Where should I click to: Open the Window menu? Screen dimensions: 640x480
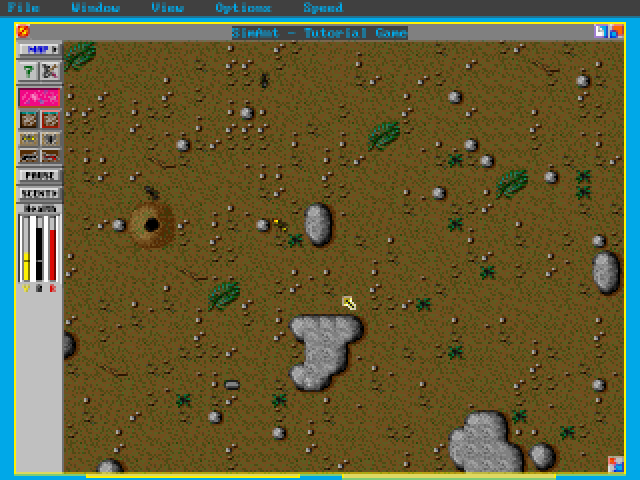coord(96,8)
